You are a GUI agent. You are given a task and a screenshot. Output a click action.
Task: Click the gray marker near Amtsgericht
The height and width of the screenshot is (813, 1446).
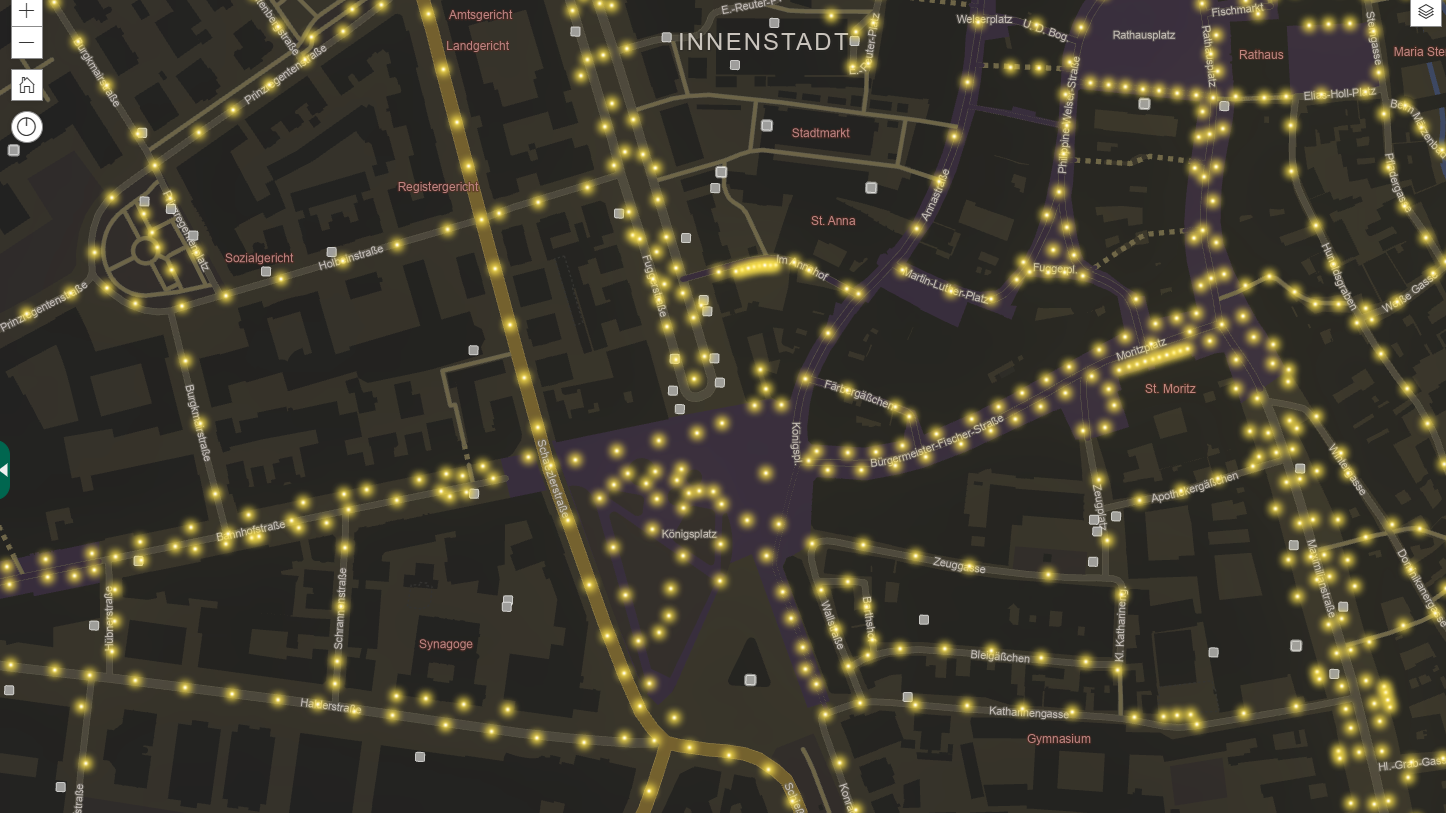pyautogui.click(x=576, y=31)
